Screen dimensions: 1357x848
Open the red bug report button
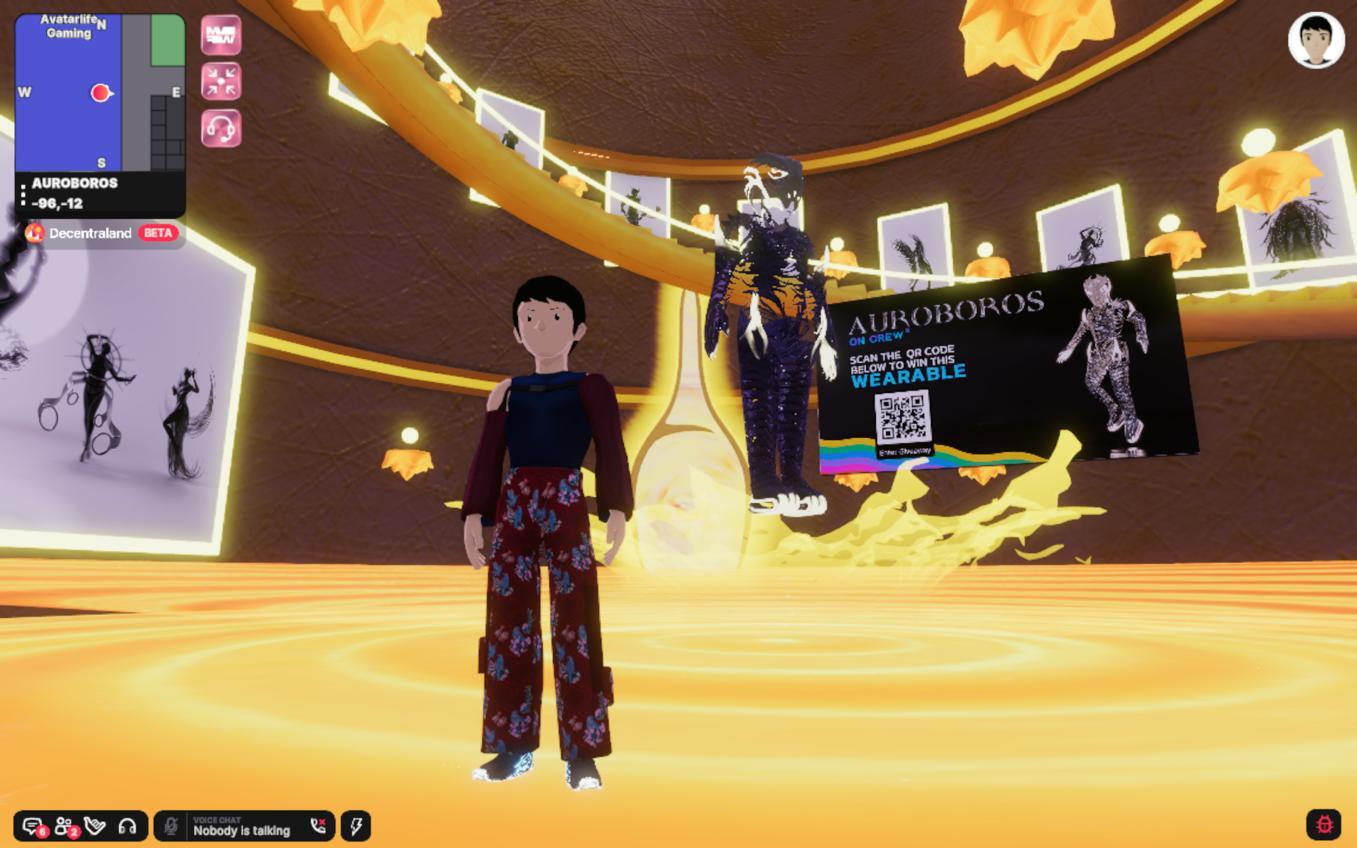[x=1324, y=825]
